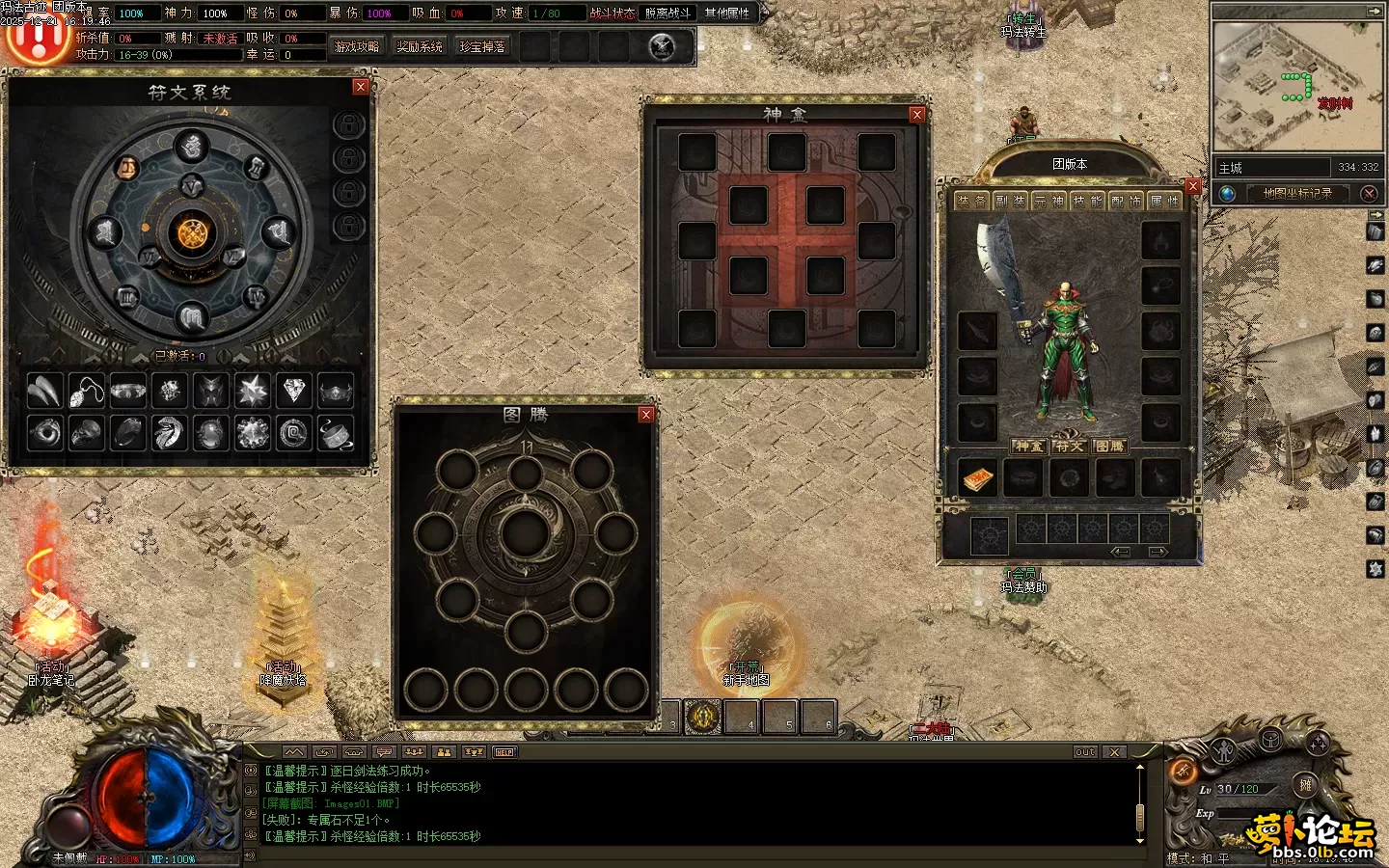Show the 珍宝掉落 treasure drops

coord(482,46)
